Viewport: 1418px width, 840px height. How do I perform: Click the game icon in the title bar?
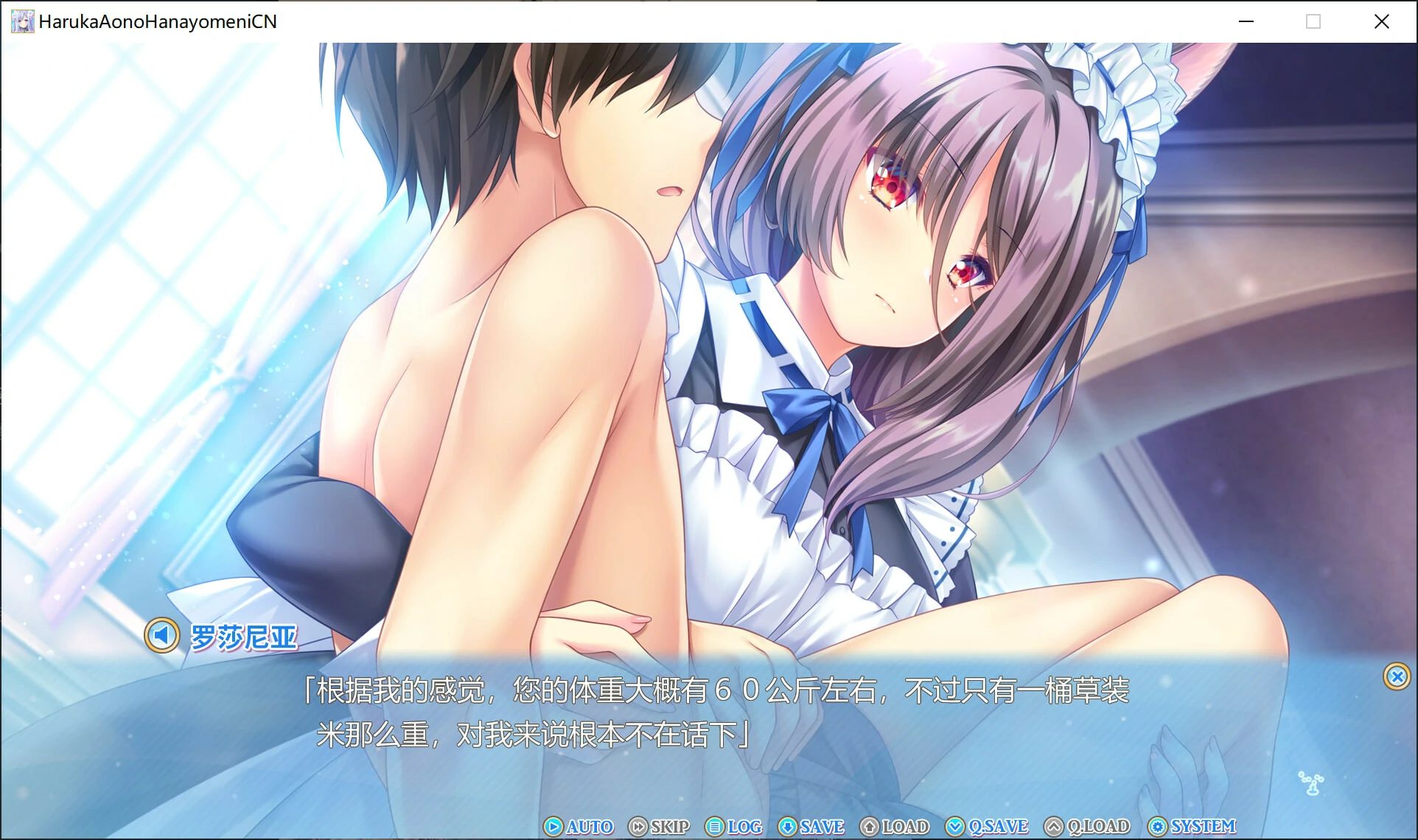(x=21, y=21)
